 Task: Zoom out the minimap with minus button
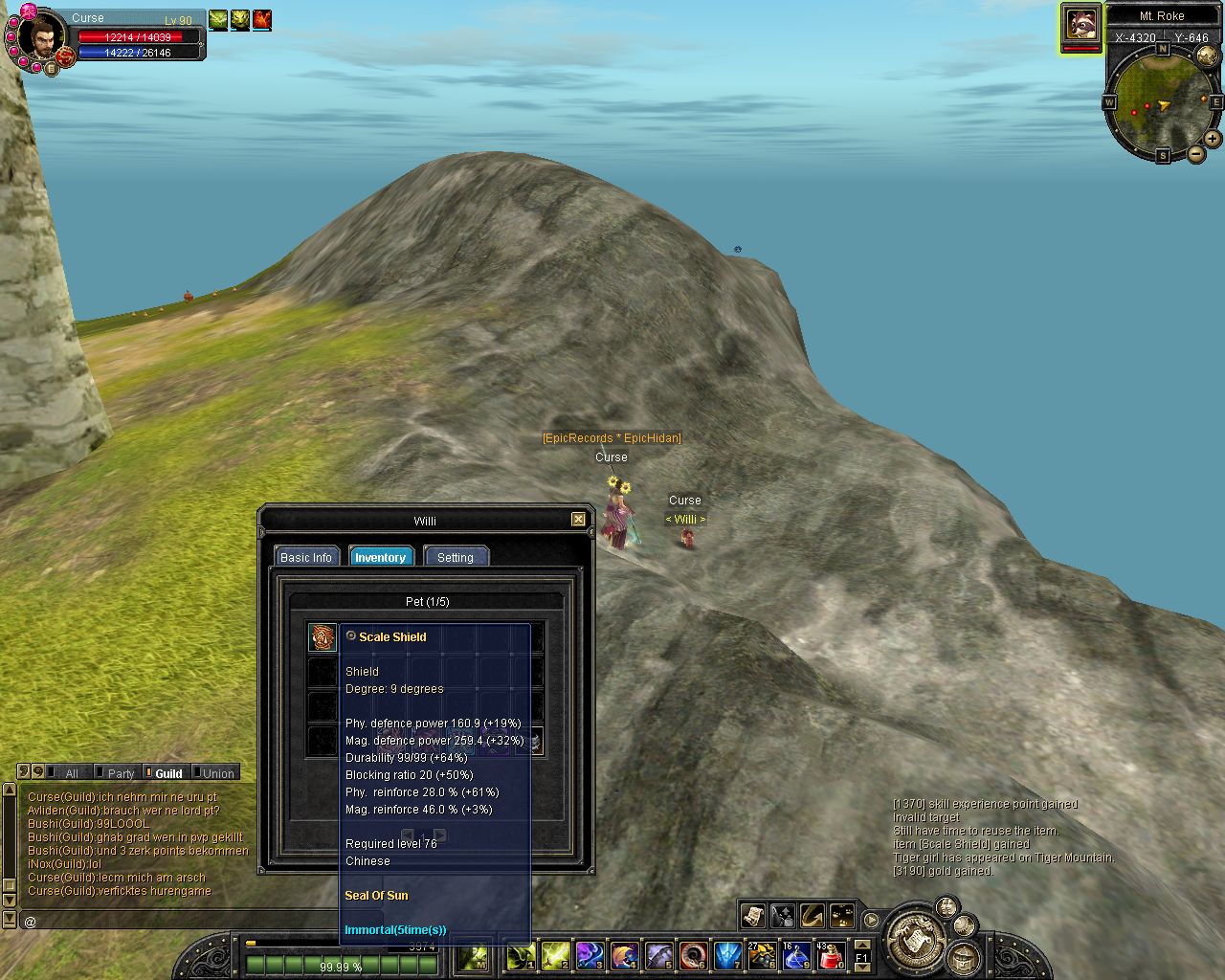1194,154
